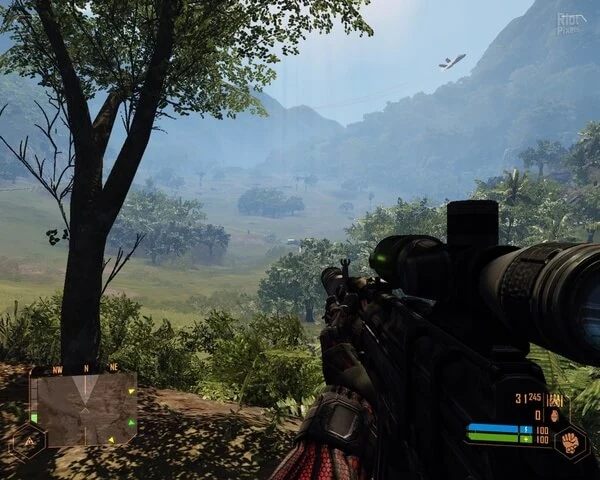Select the fist strength suit mode icon
The image size is (600, 480).
569,440
